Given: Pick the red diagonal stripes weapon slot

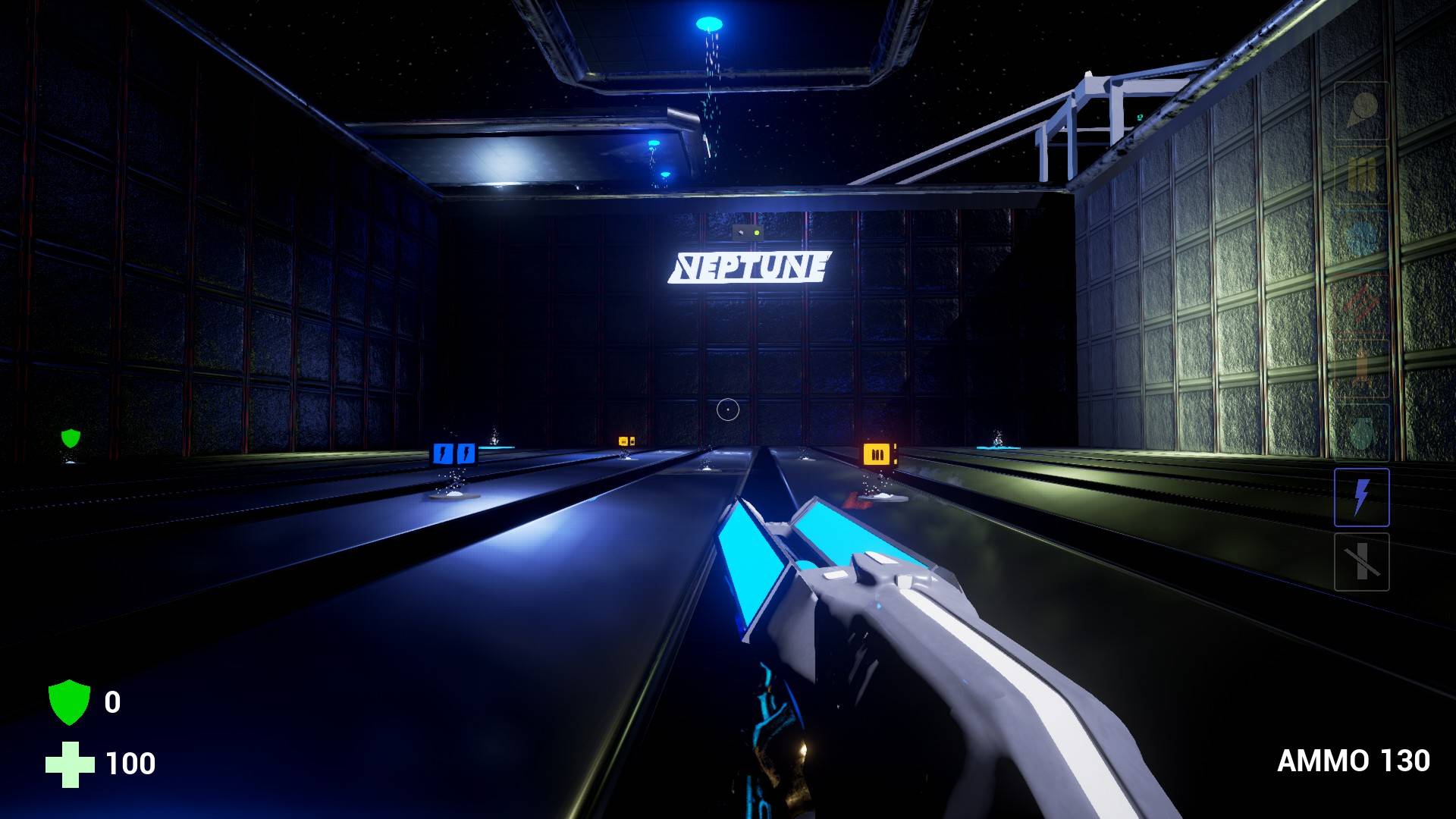Looking at the screenshot, I should point(1361,303).
